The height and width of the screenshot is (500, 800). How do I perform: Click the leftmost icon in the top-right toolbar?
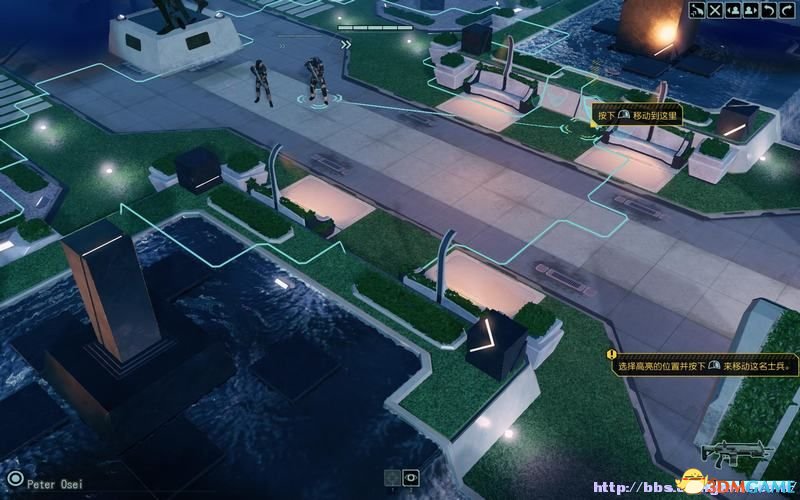point(698,10)
